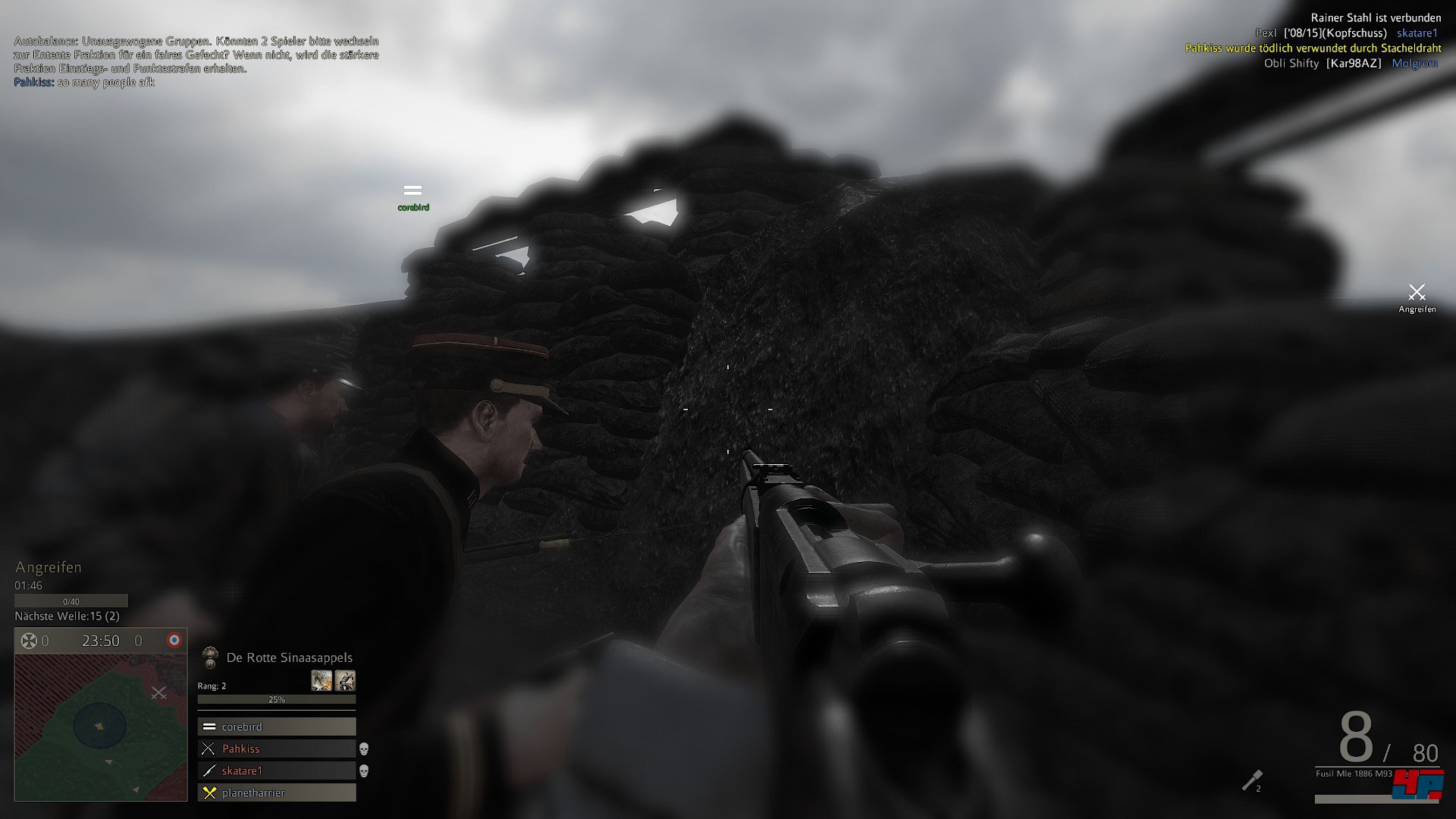This screenshot has height=819, width=1456.
Task: Click the Fusil Mle 1886 M93 weapon label
Action: coord(1354,773)
